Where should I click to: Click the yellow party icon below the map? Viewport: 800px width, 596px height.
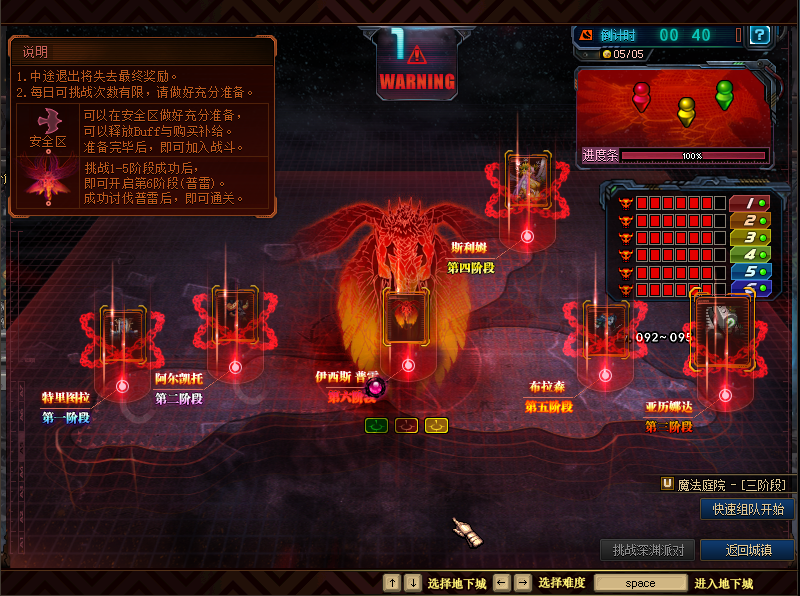click(x=436, y=425)
